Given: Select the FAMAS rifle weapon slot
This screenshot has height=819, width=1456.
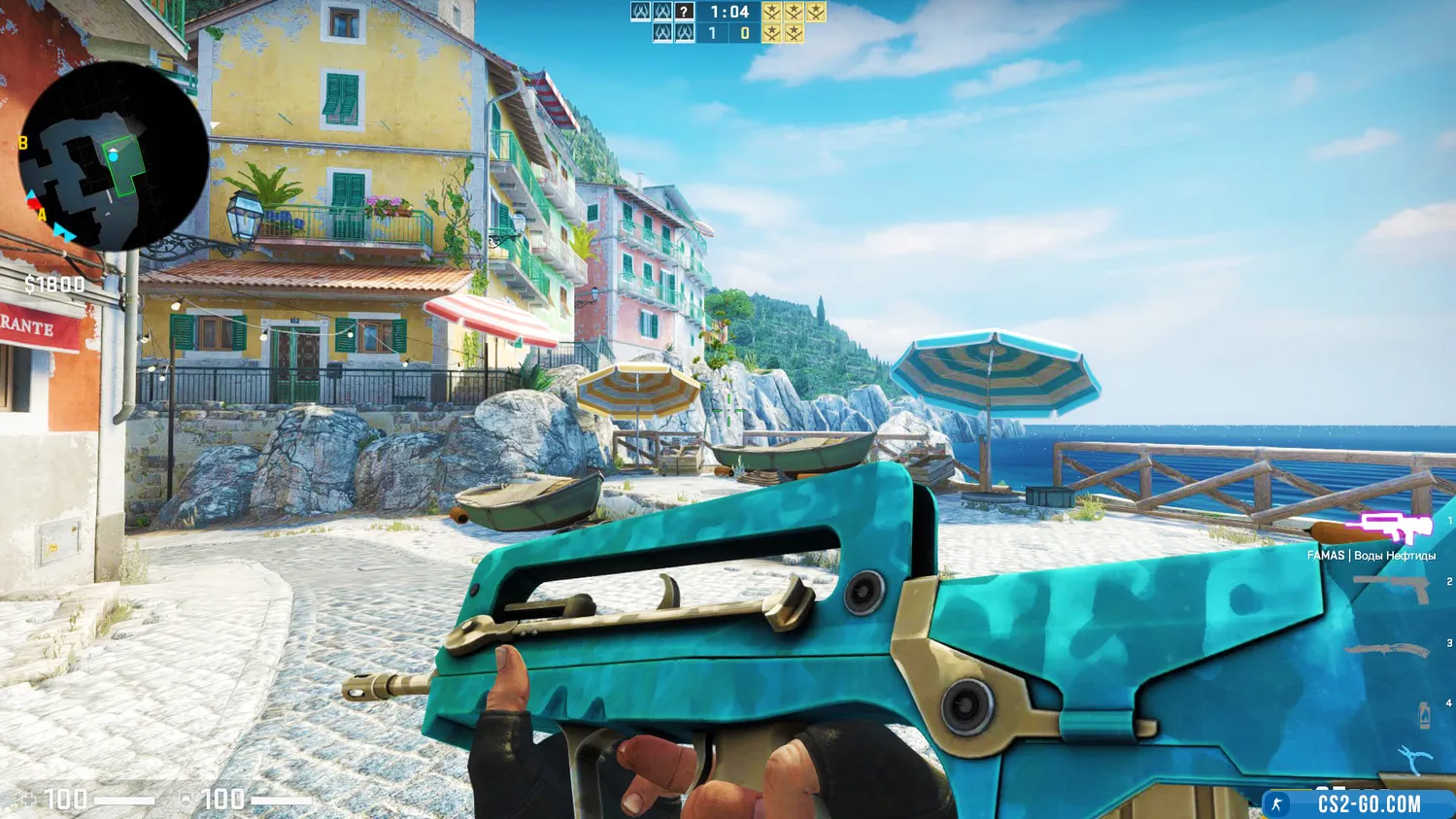Looking at the screenshot, I should [1388, 529].
